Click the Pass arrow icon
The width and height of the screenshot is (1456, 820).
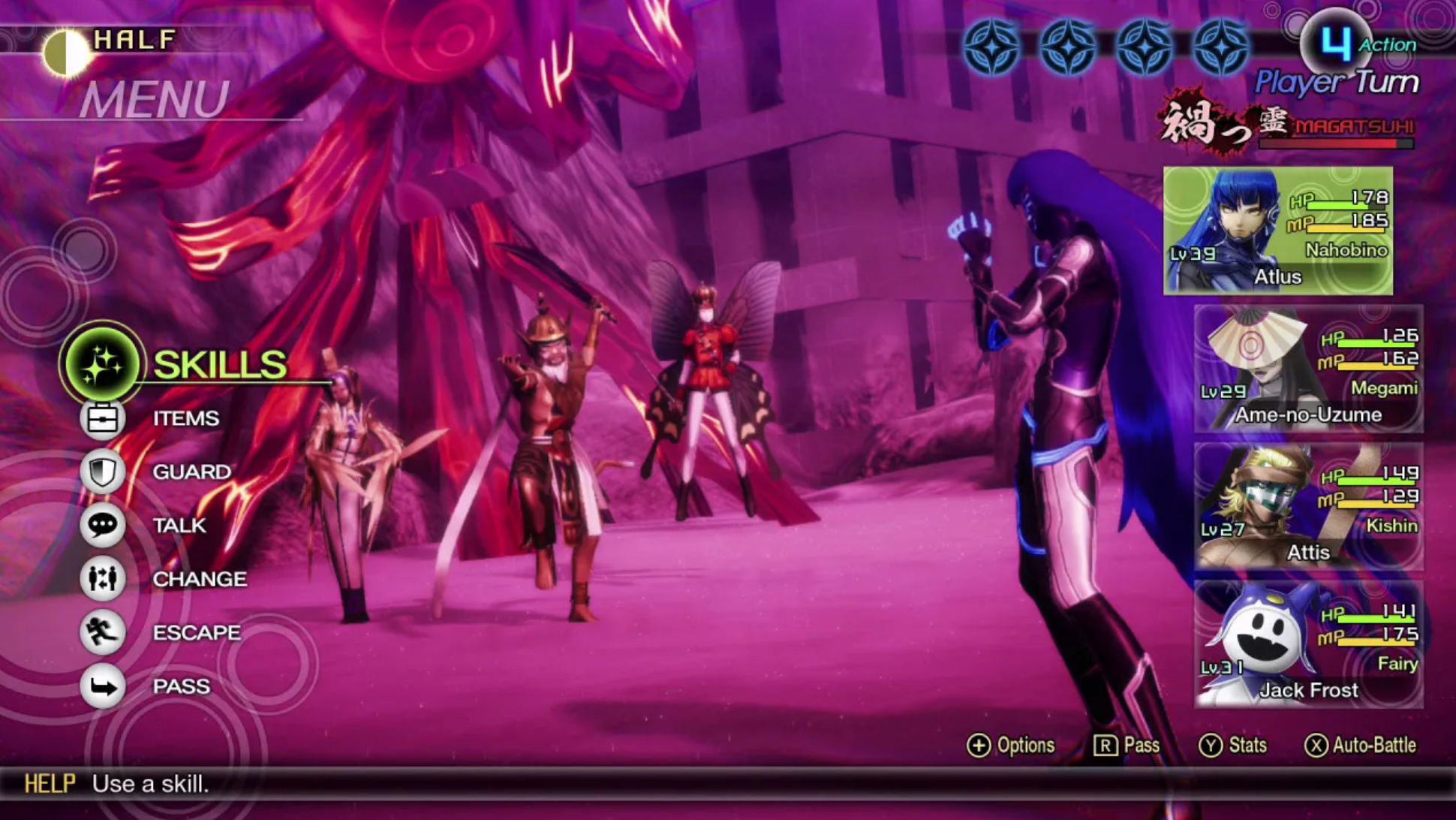102,686
